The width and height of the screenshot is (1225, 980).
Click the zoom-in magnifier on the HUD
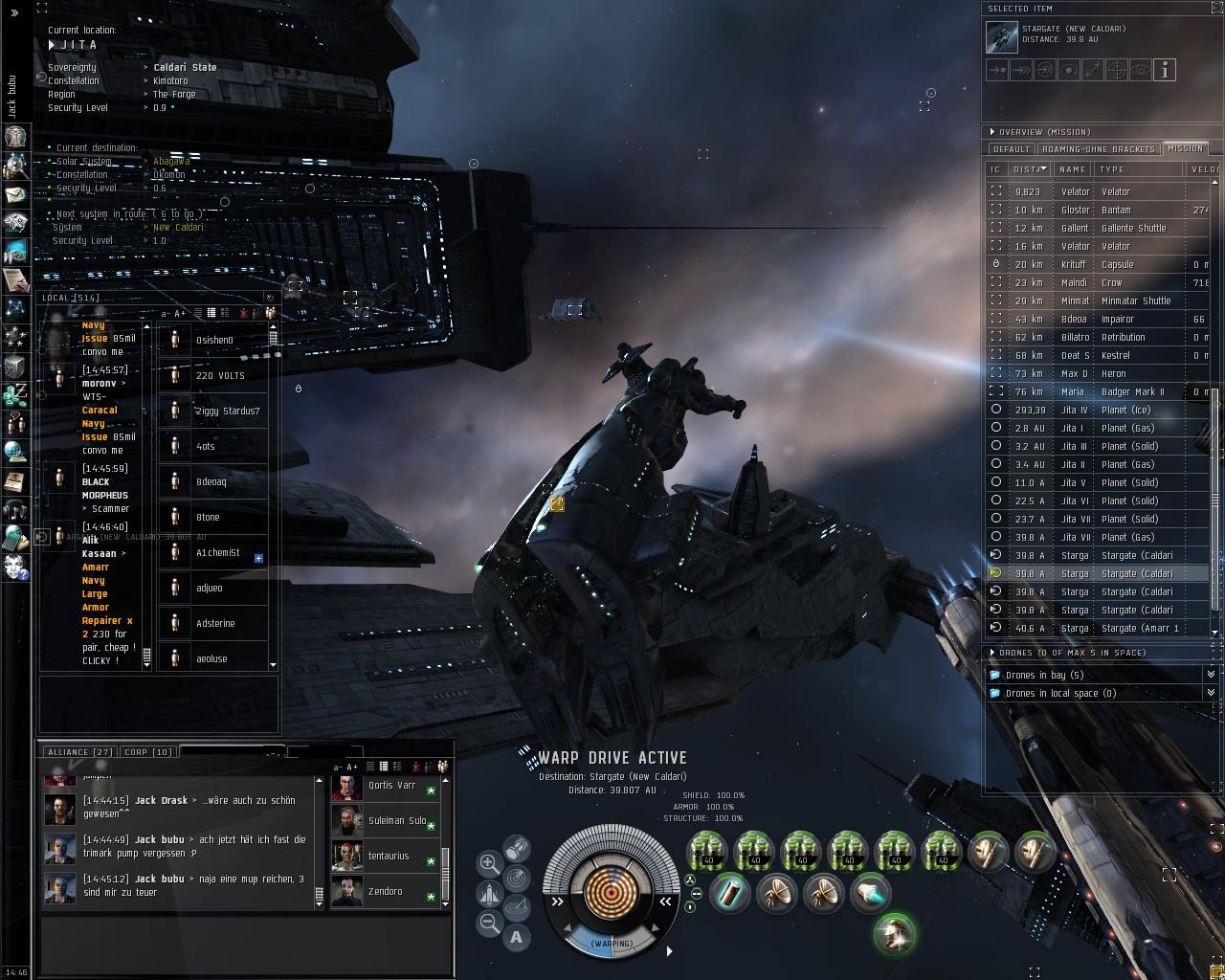click(489, 863)
